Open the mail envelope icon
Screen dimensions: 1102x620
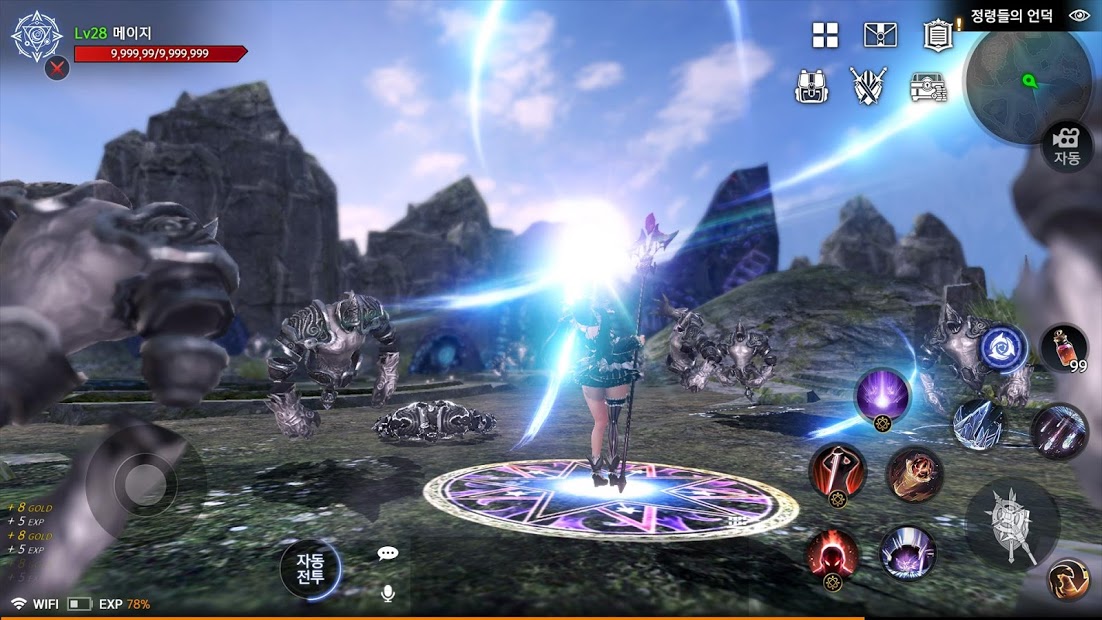(880, 36)
